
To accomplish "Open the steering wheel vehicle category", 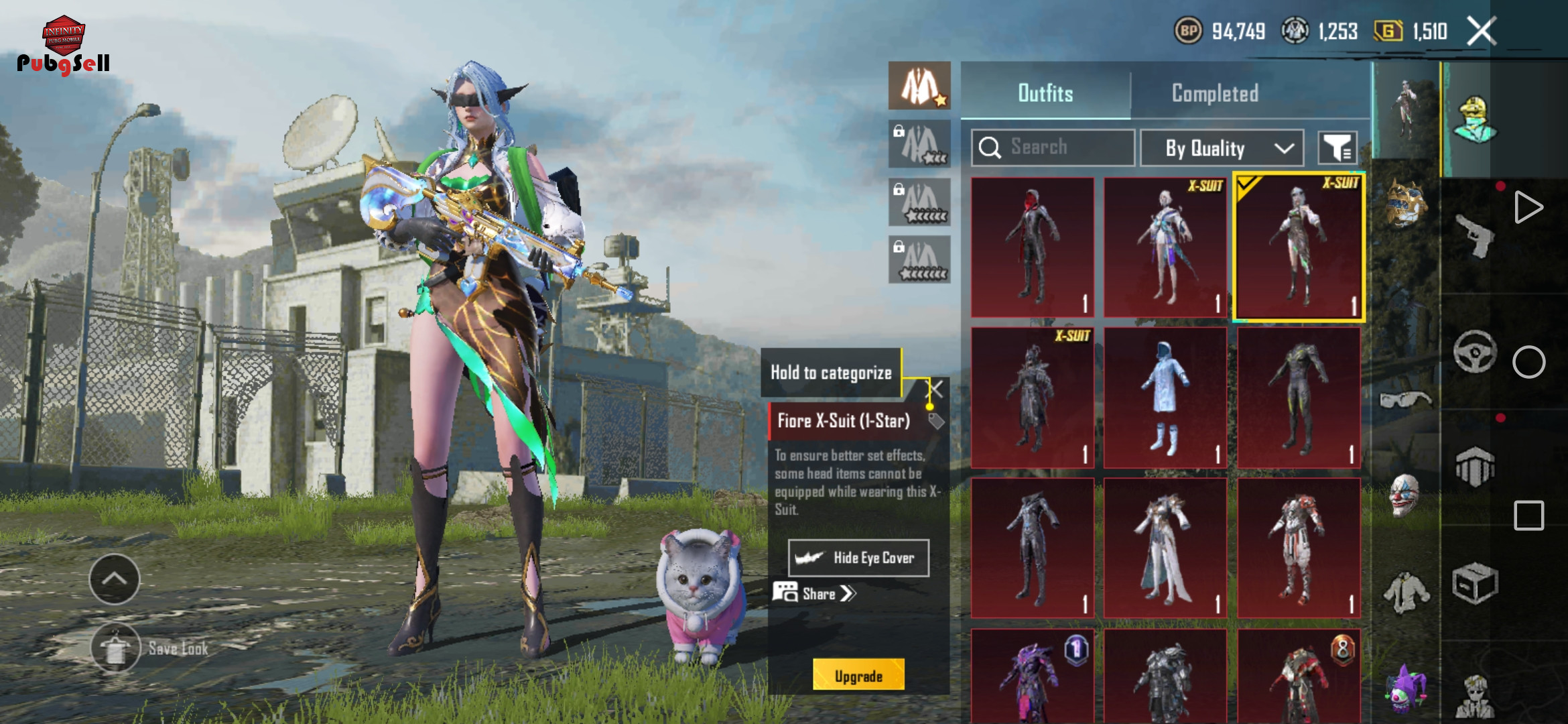I will tap(1475, 351).
